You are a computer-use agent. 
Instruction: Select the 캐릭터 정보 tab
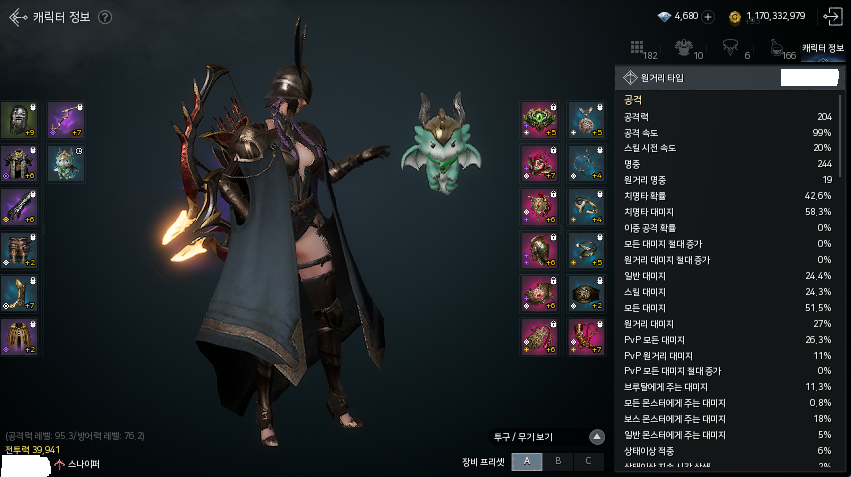click(x=824, y=48)
